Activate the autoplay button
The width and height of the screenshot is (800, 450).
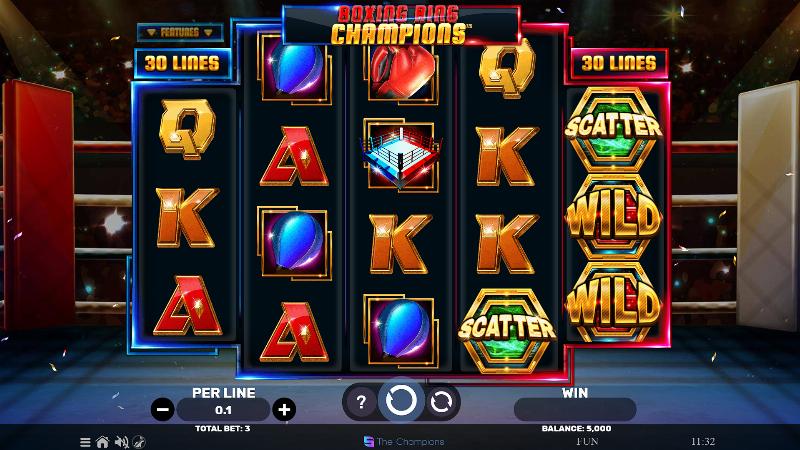[x=441, y=402]
